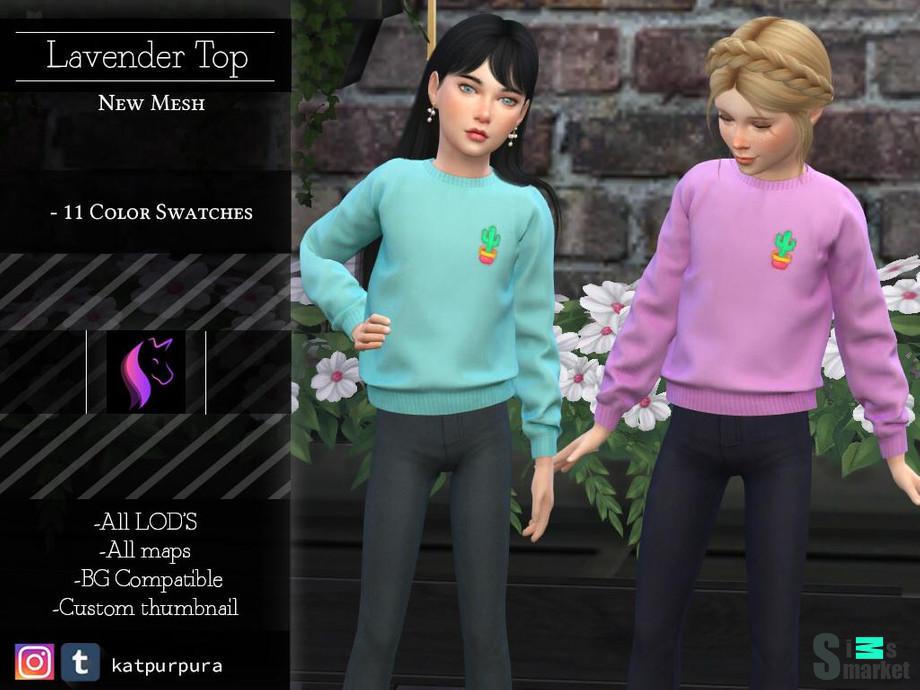Open the Instagram icon link
Screen dimensions: 920x690
click(x=35, y=662)
